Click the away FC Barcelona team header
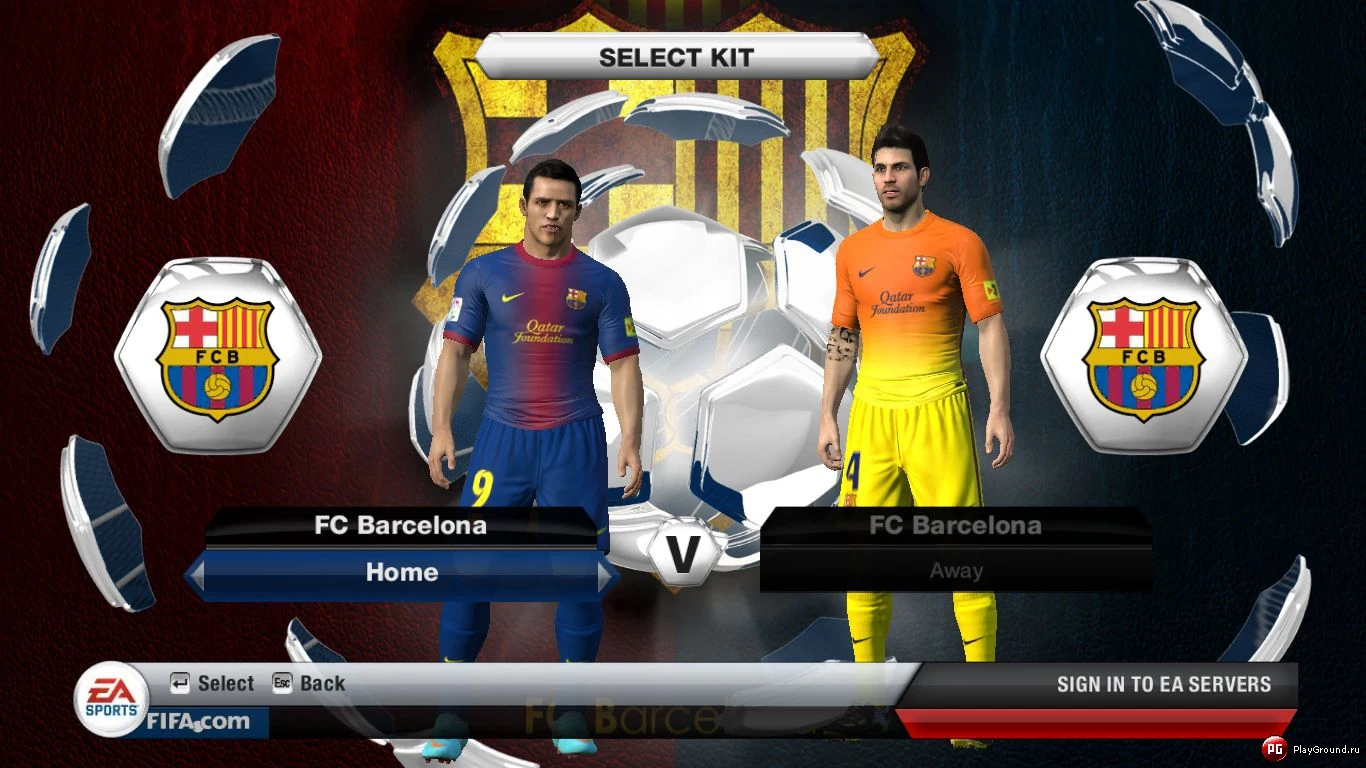1366x768 pixels. (955, 524)
